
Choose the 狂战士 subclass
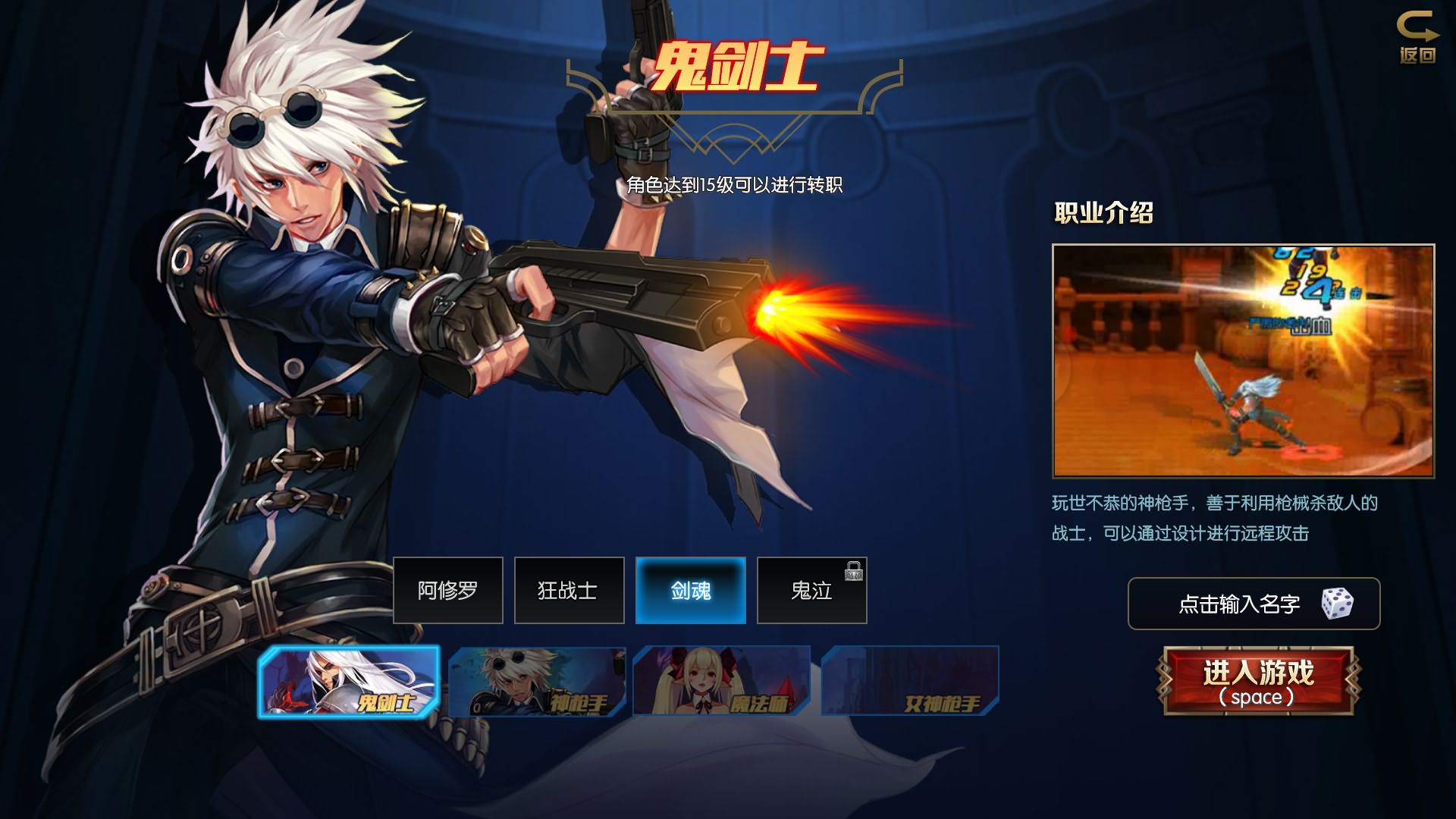[x=569, y=590]
